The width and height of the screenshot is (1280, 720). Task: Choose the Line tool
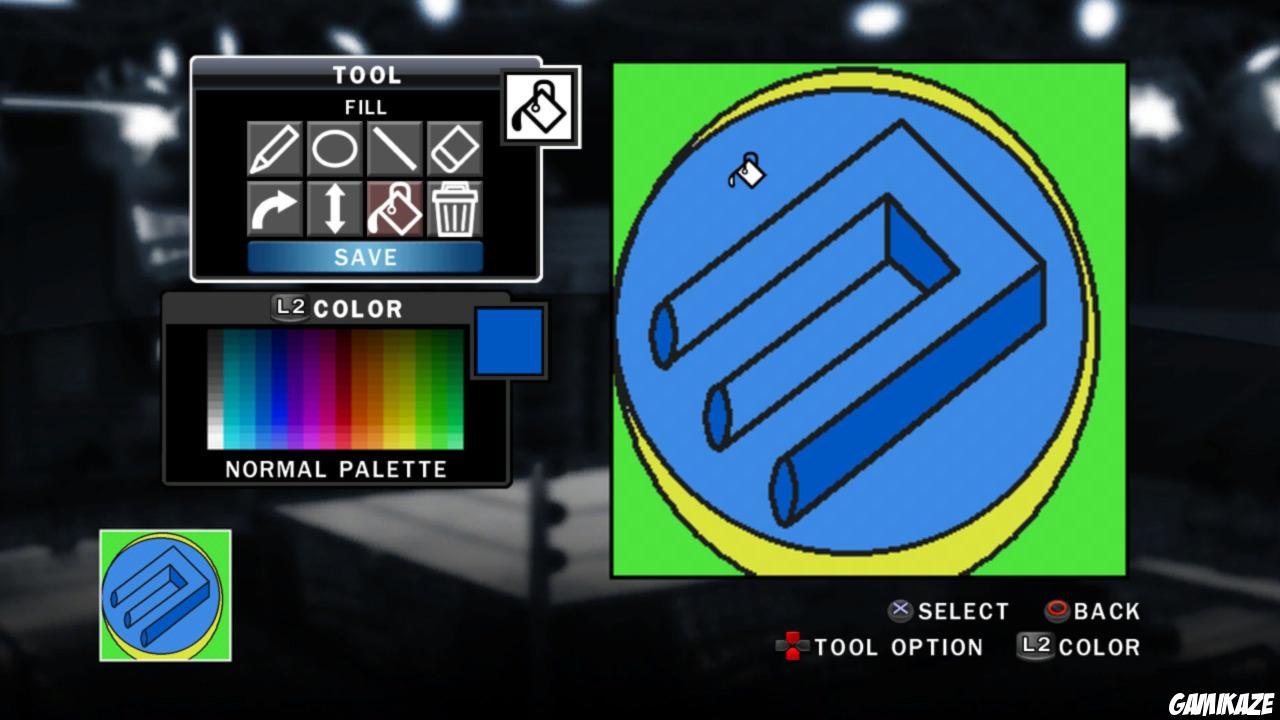[394, 147]
